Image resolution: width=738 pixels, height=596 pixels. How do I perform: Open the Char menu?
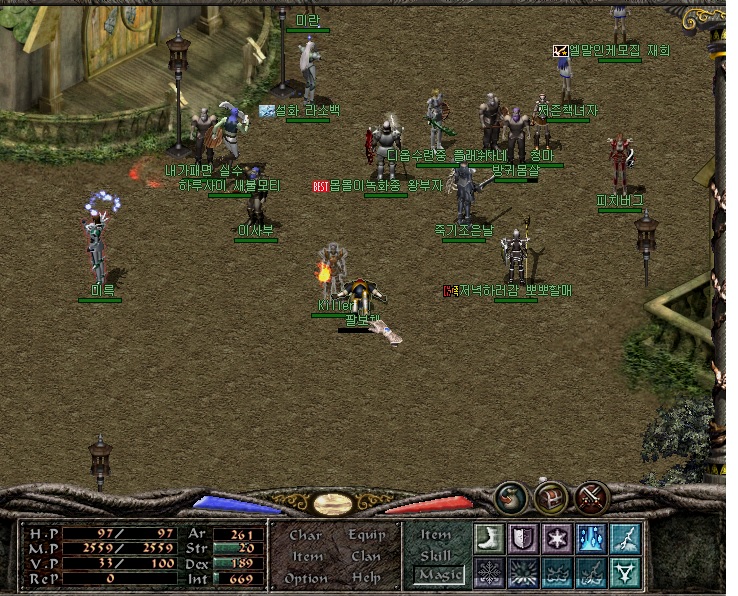(305, 535)
